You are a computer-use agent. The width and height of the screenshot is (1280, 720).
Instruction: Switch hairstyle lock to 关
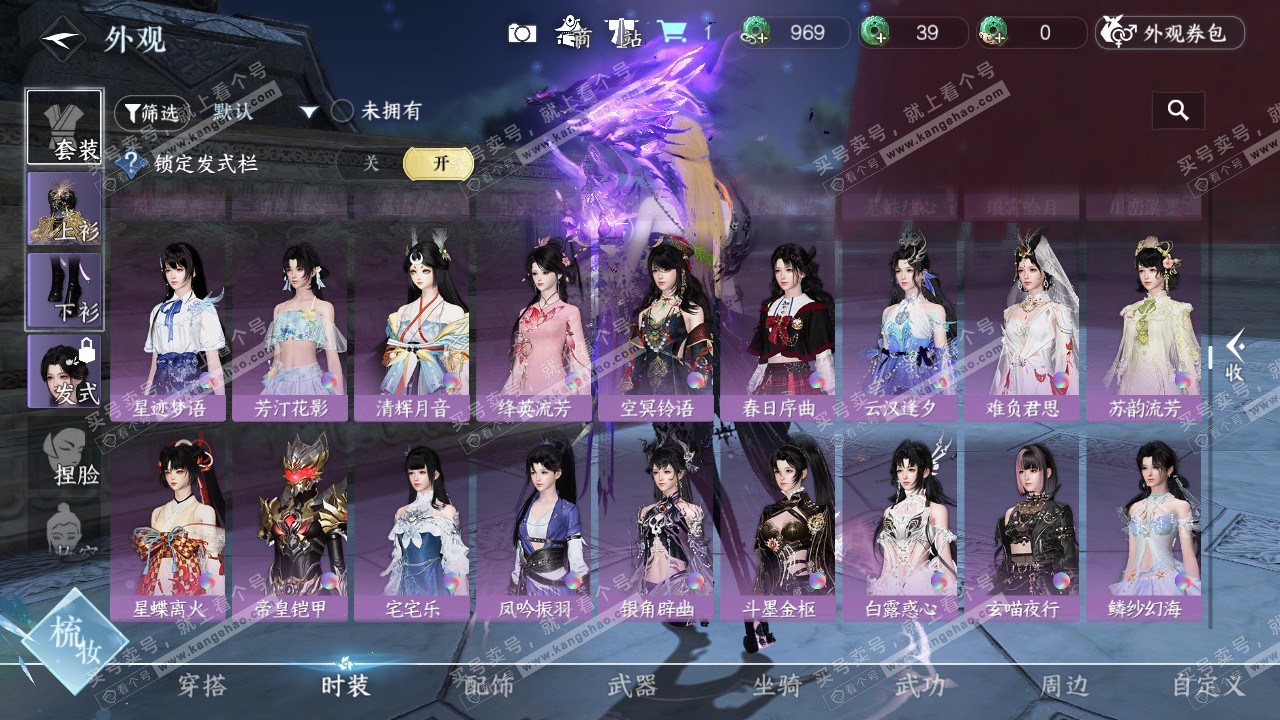[371, 164]
